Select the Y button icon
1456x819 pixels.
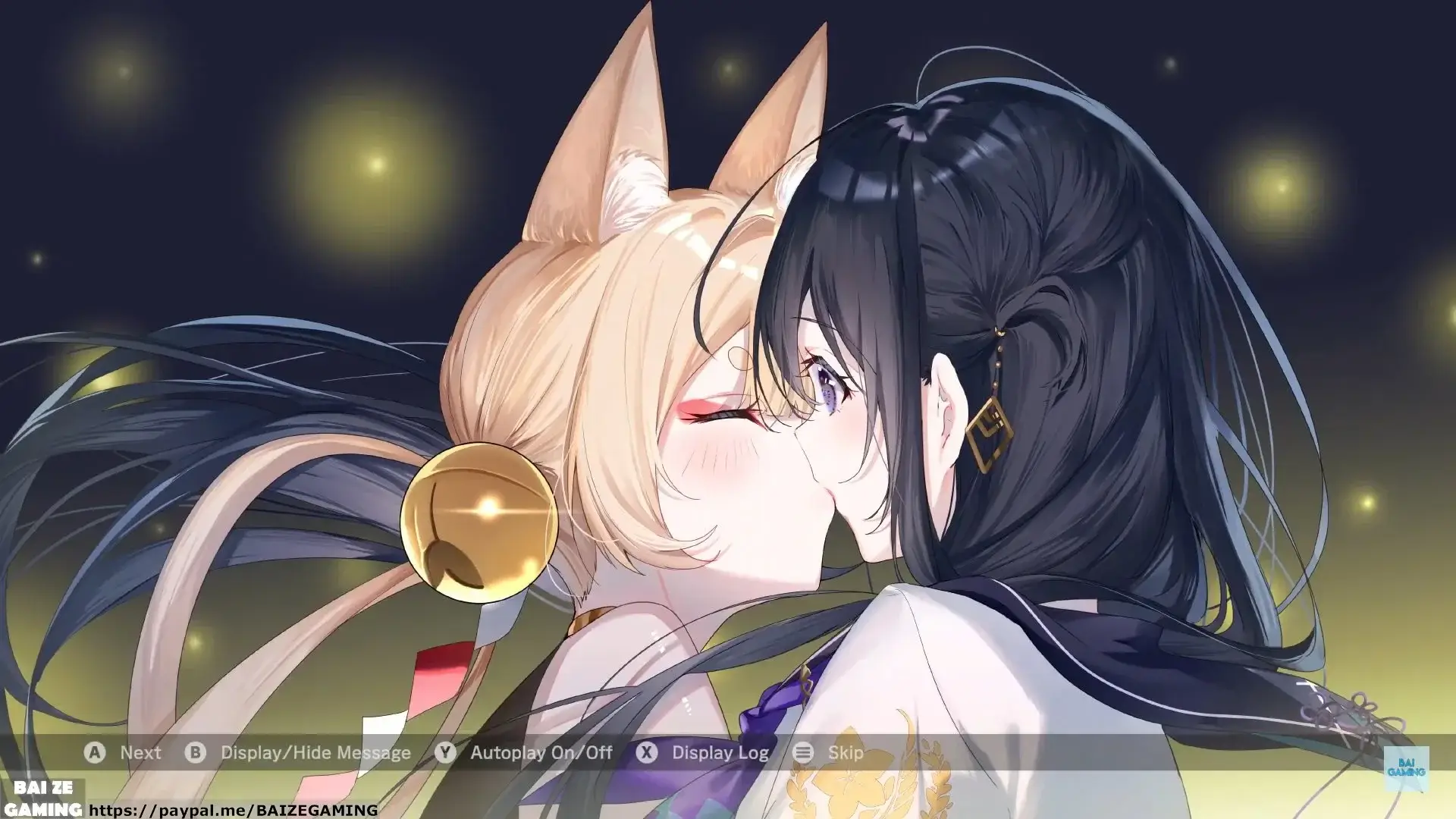447,753
